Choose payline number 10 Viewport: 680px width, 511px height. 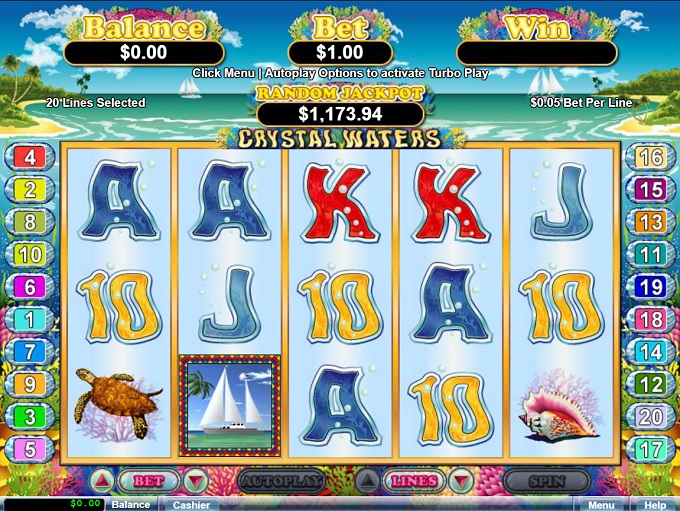(30, 255)
